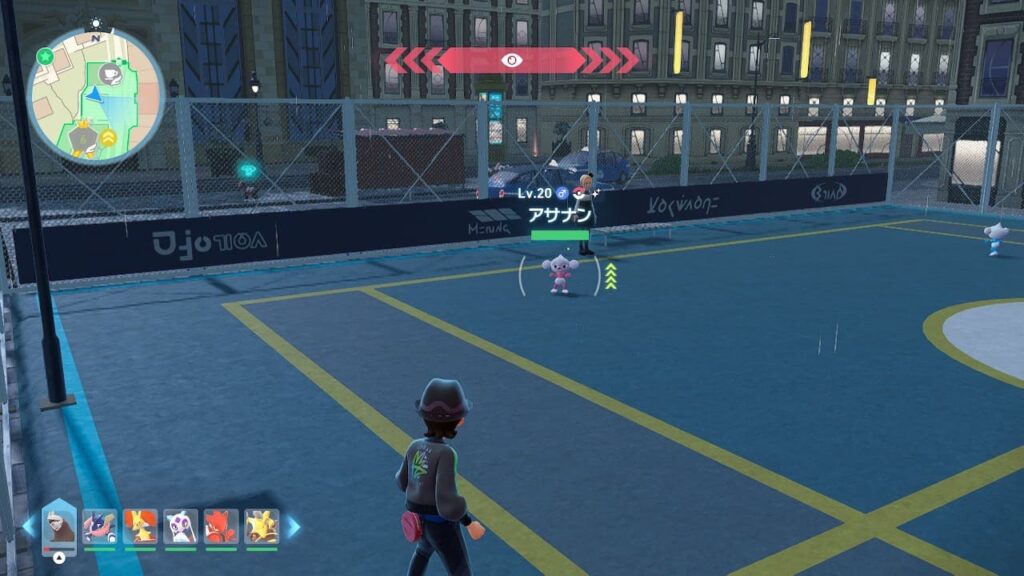
Task: Click the party bar's right arrow
Action: [294, 526]
